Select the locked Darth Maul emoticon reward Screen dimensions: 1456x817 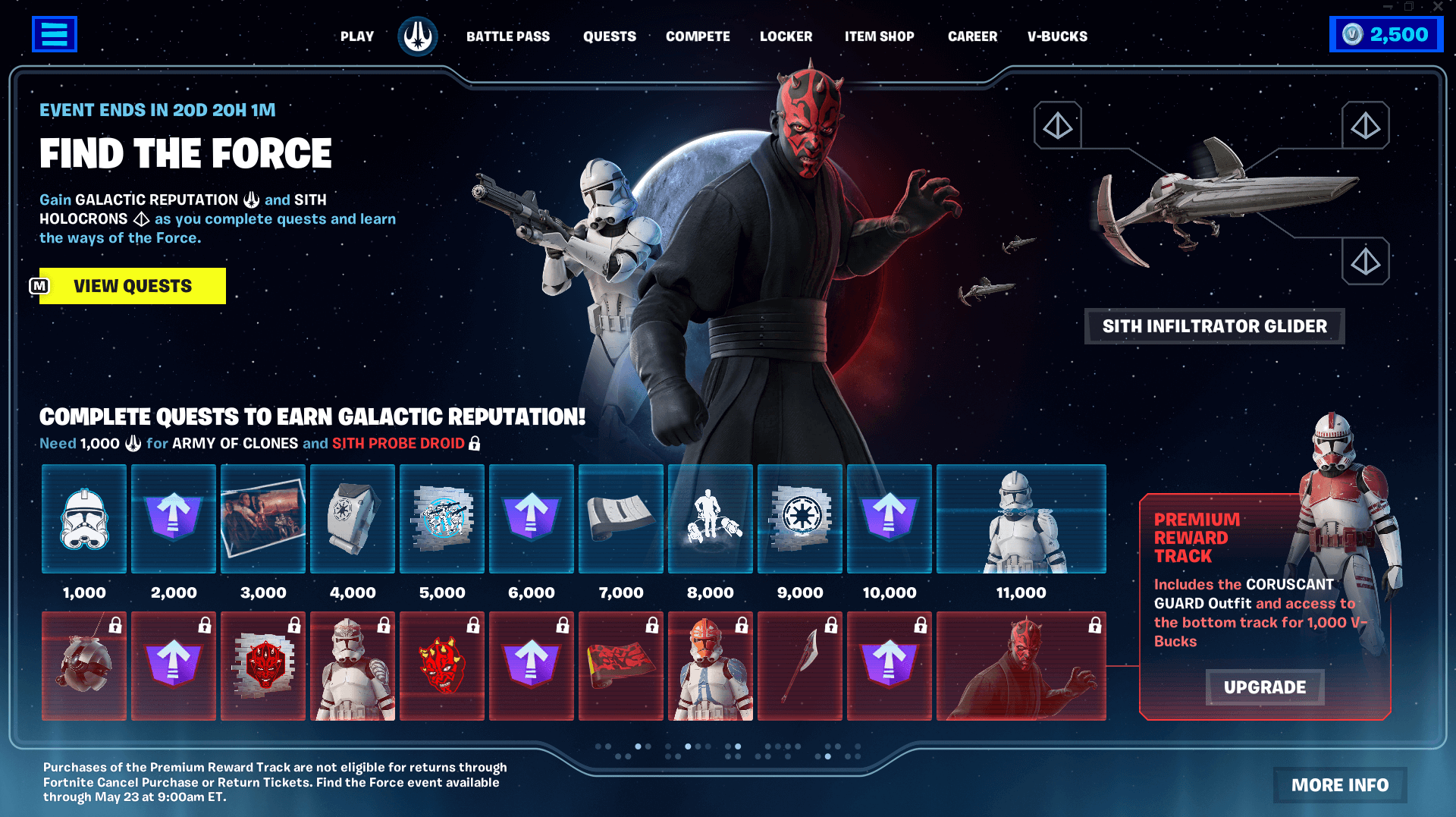(442, 666)
